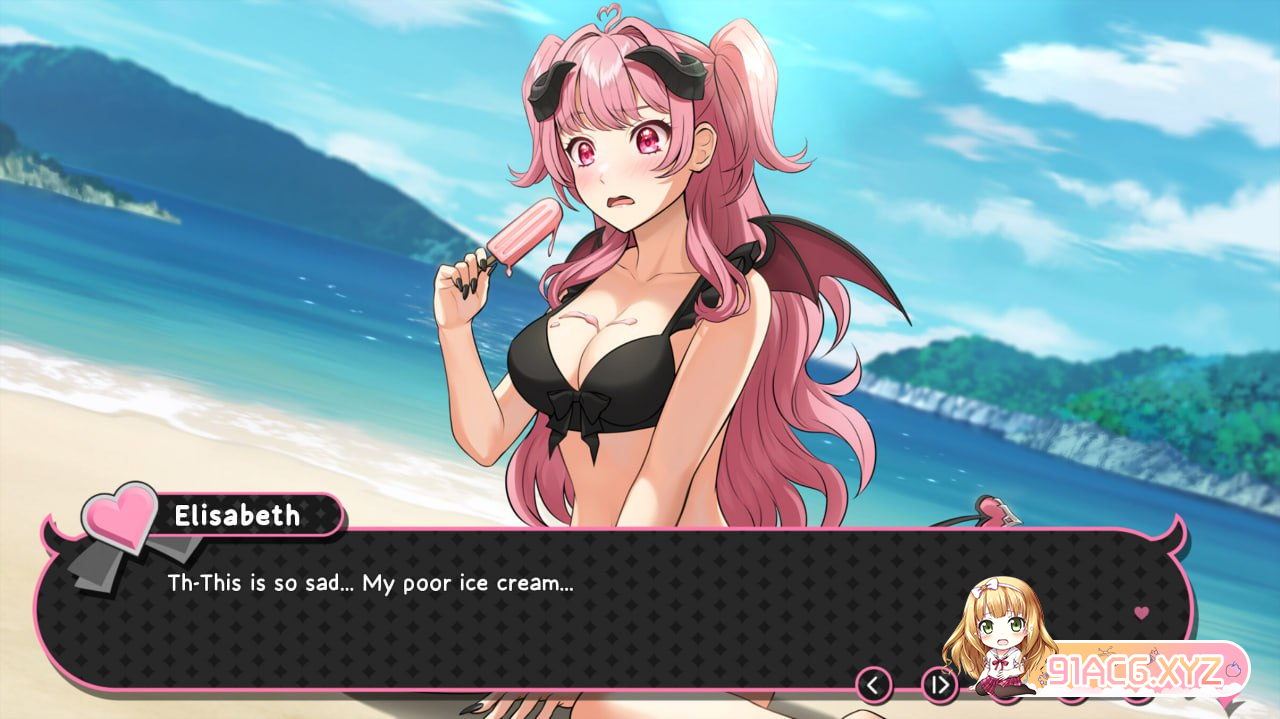The image size is (1280, 719).
Task: Advance dialogue via the small heart indicator
Action: tap(1141, 613)
